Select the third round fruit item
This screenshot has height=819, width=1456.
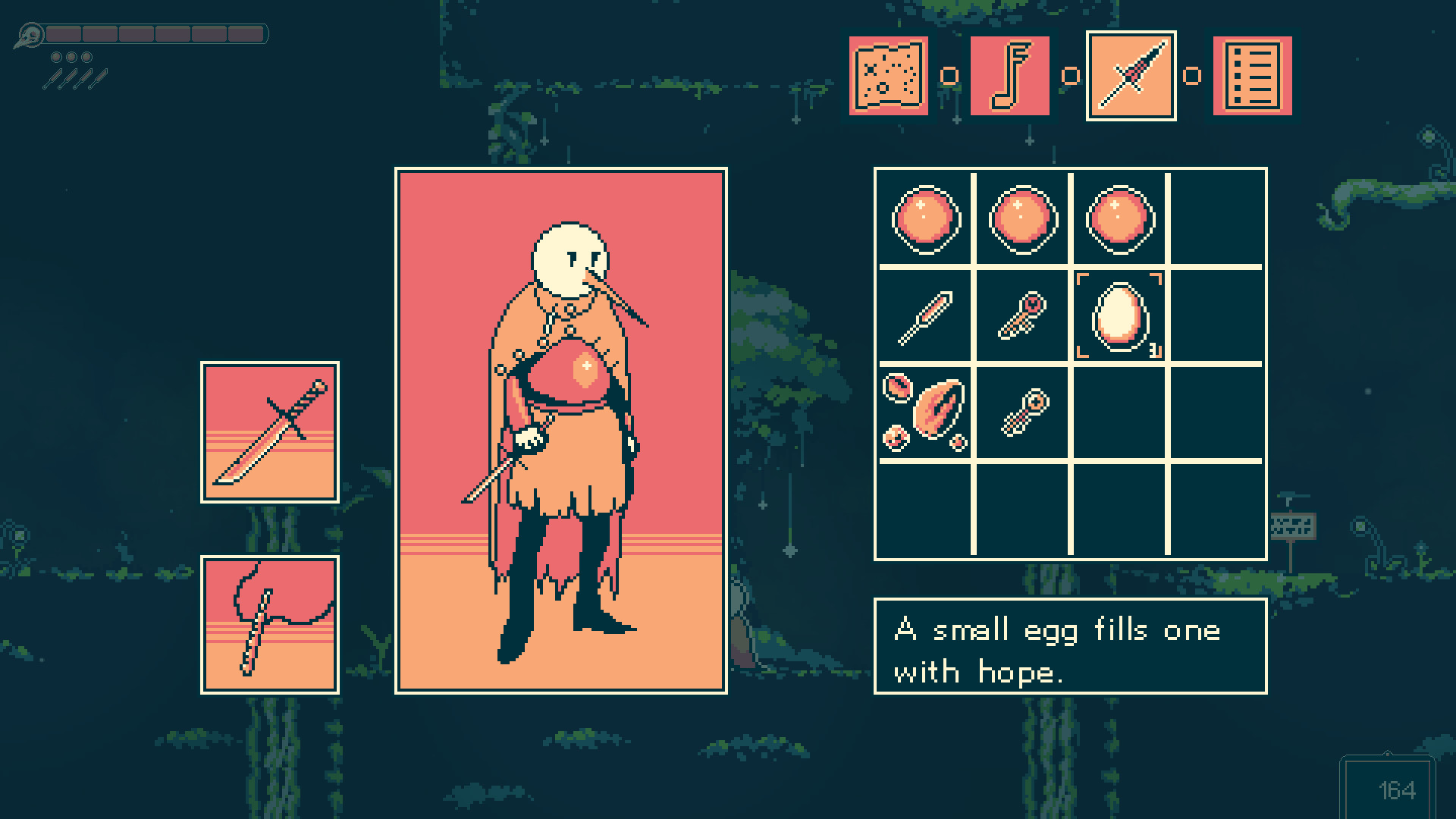click(x=1118, y=220)
